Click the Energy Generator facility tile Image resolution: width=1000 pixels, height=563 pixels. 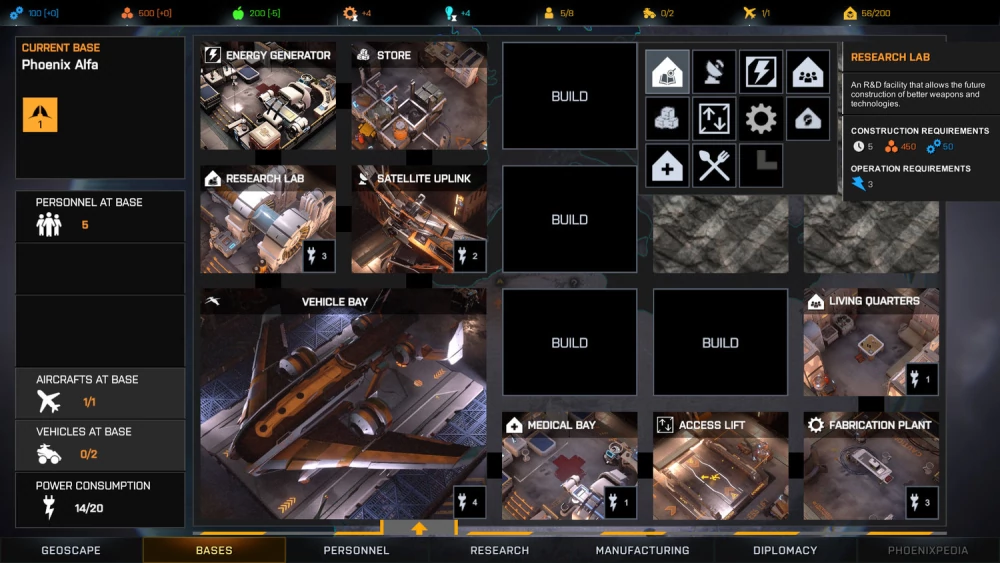(268, 97)
